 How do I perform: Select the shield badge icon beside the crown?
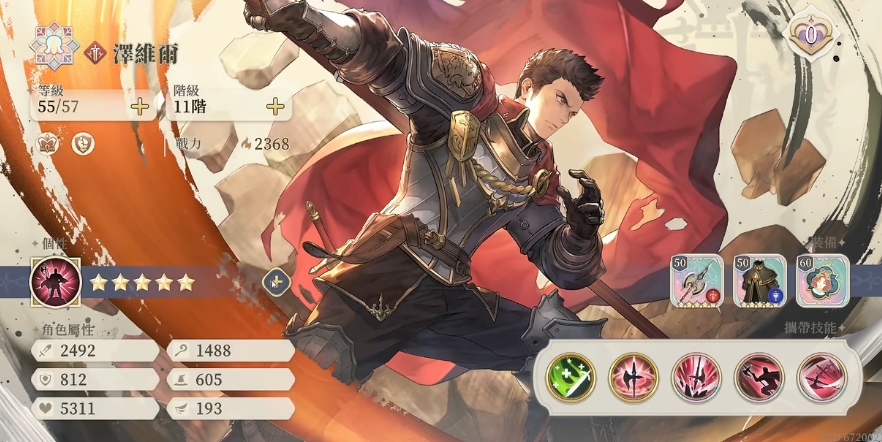coord(86,144)
